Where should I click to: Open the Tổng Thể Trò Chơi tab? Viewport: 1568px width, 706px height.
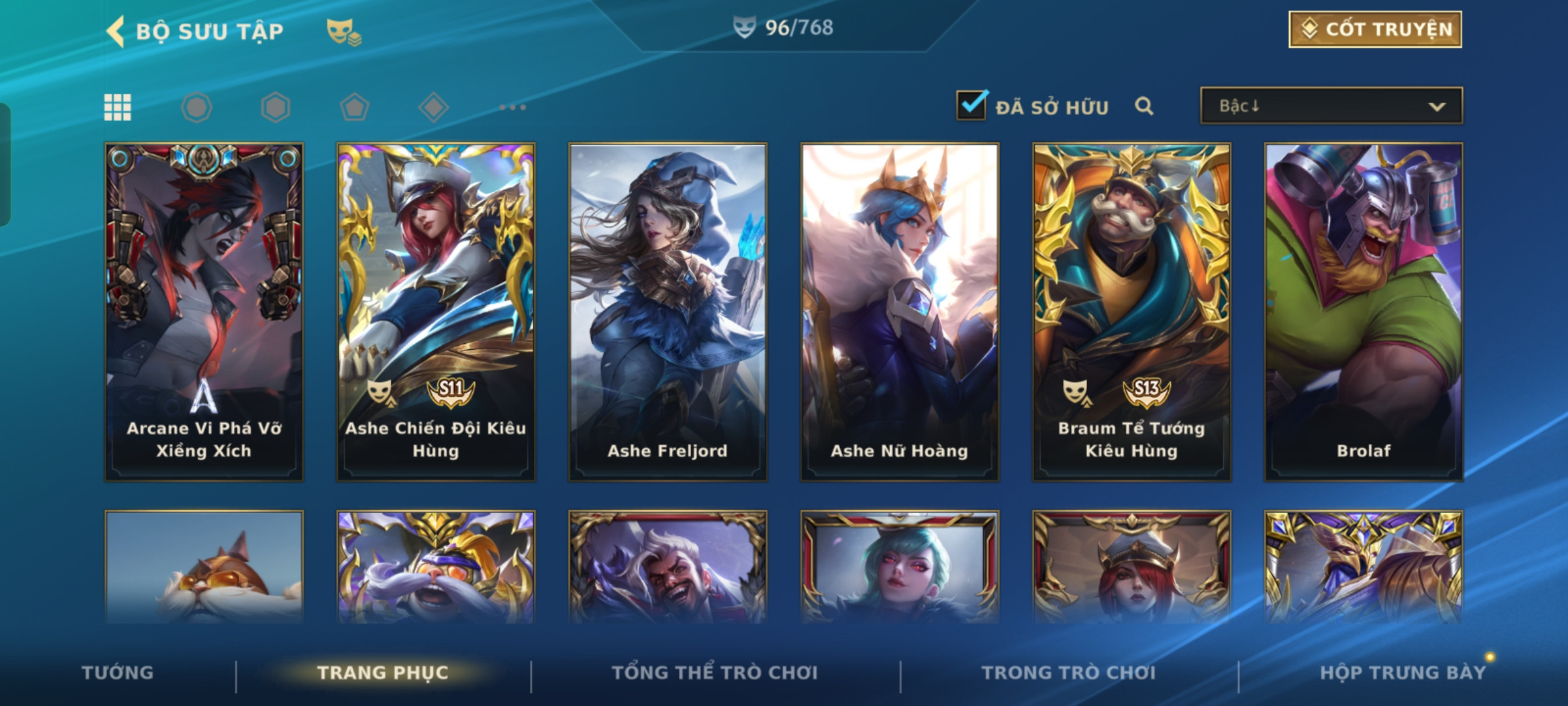coord(715,673)
